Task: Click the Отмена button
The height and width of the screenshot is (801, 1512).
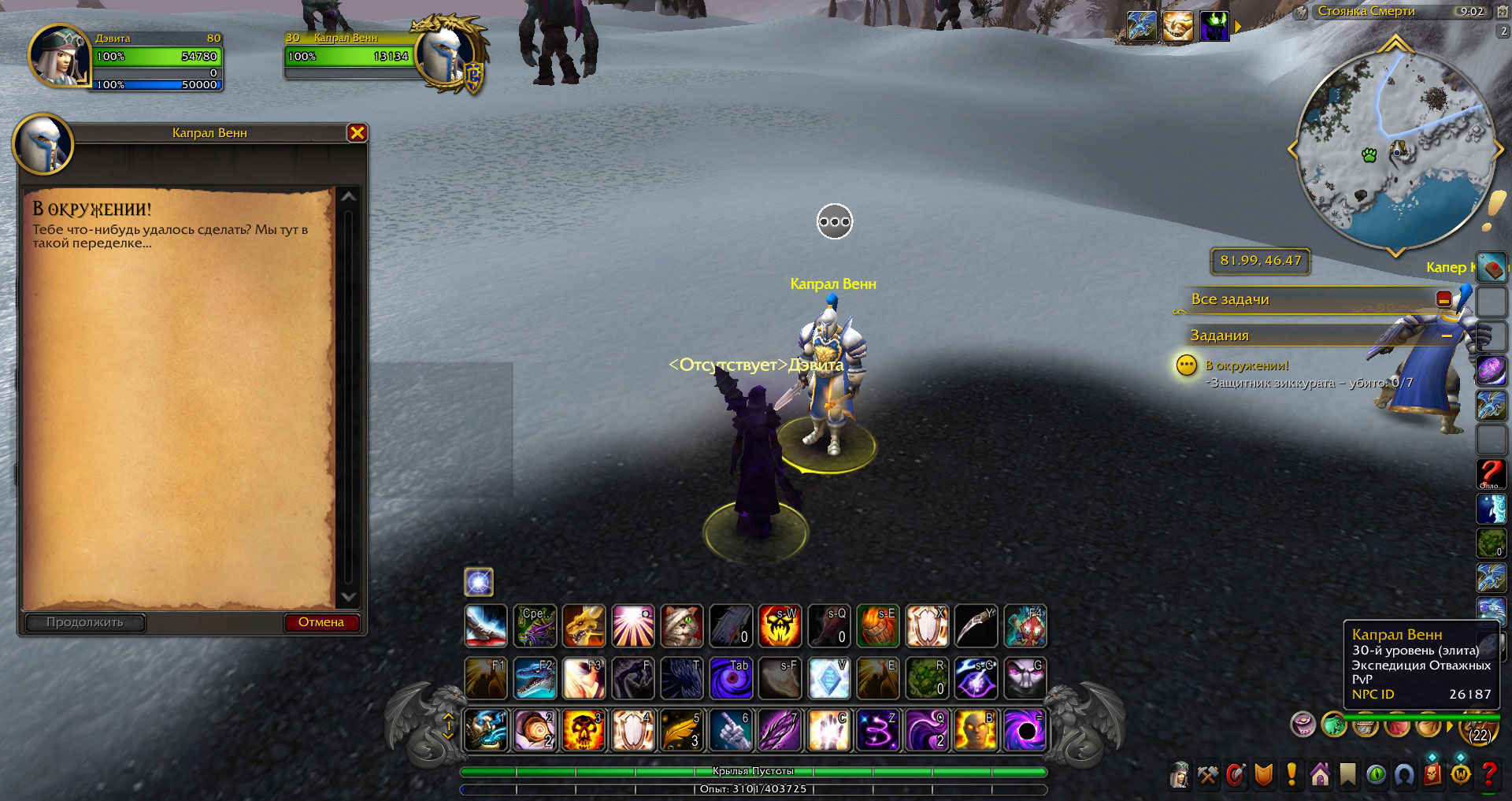Action: coord(321,622)
